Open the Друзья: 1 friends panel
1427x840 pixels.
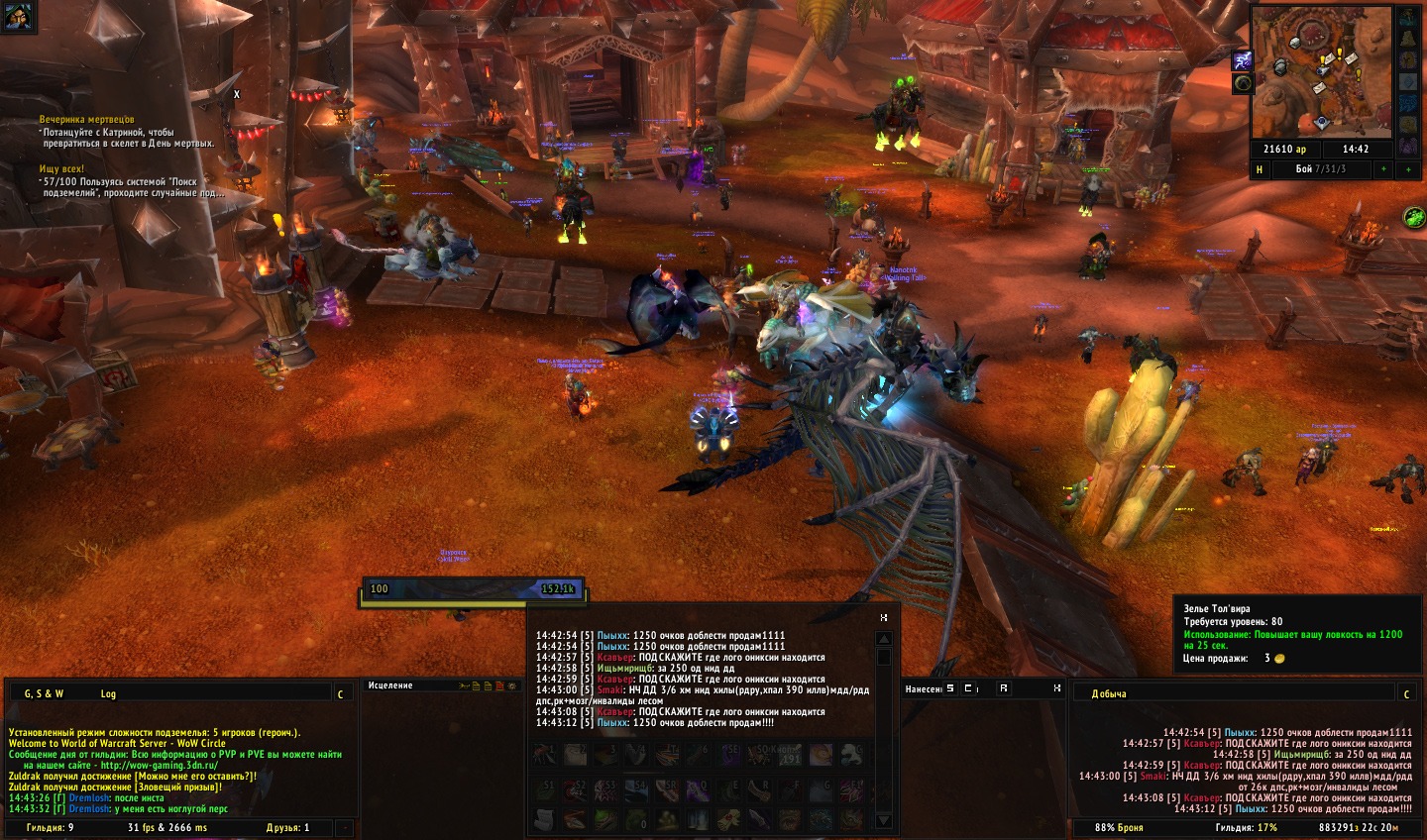click(x=287, y=827)
